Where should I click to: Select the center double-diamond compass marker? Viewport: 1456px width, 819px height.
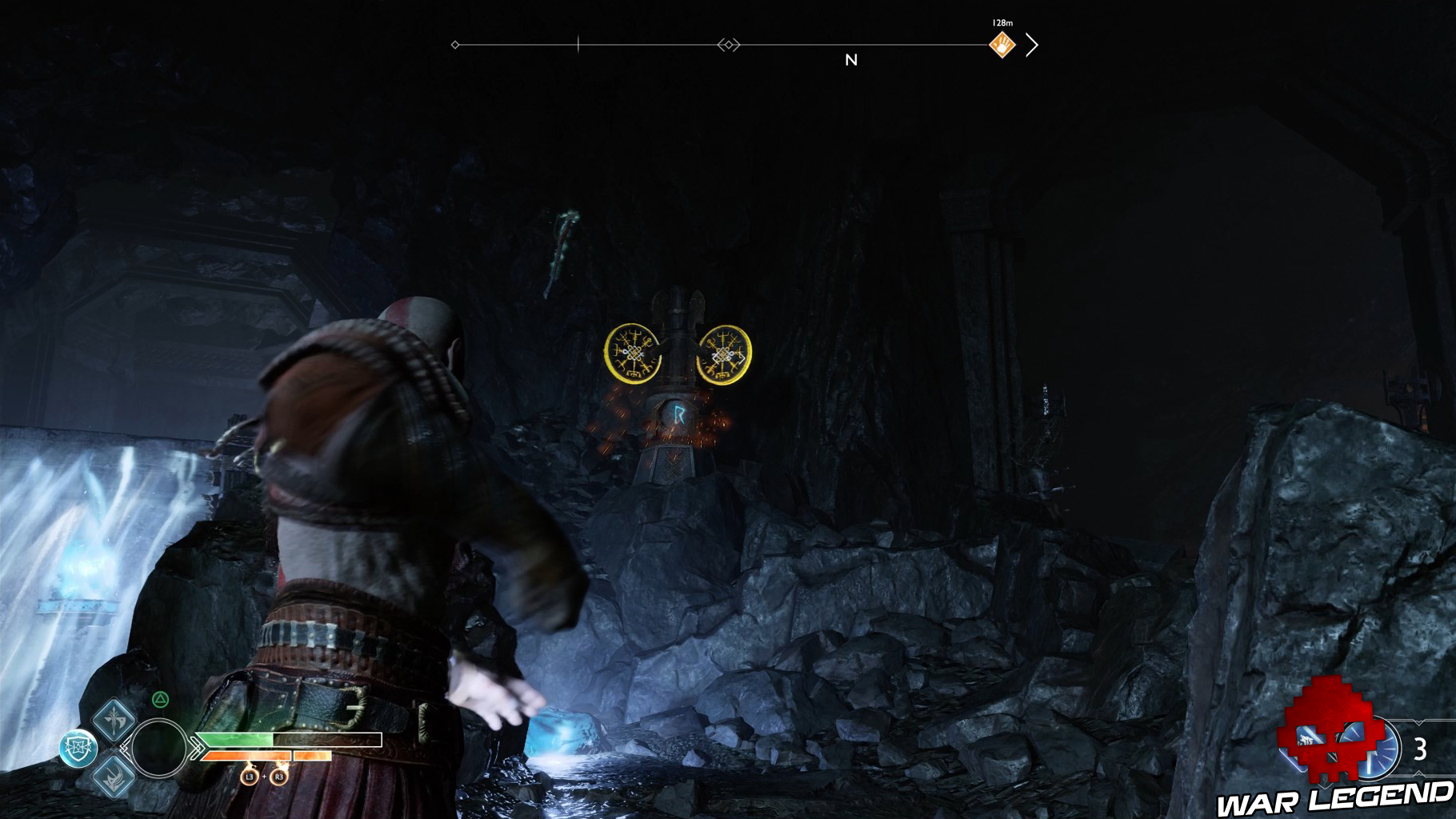tap(728, 46)
